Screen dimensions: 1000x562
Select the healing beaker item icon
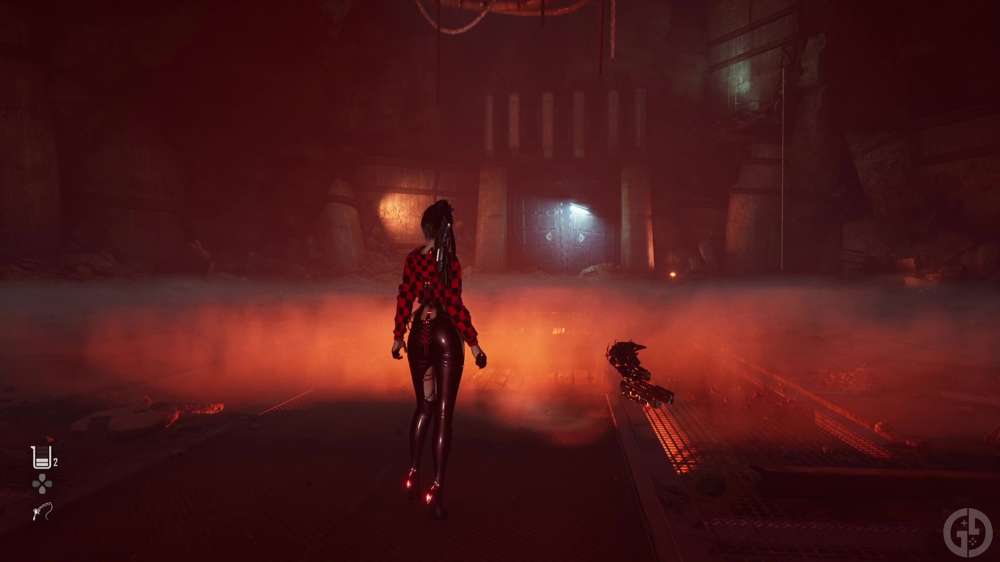point(41,457)
